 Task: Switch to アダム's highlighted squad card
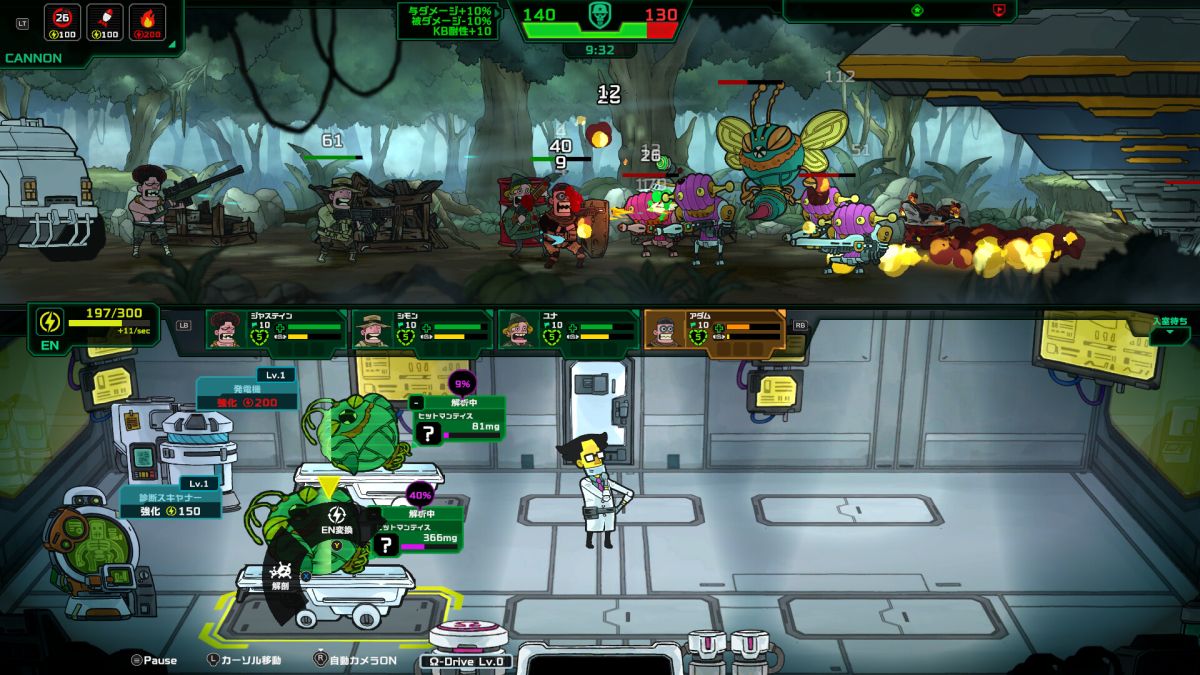tap(713, 330)
